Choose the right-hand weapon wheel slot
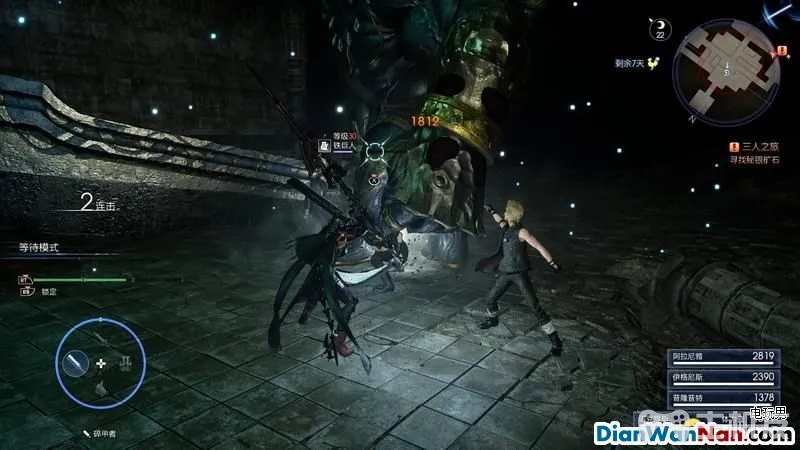Image resolution: width=800 pixels, height=450 pixels. click(x=127, y=363)
